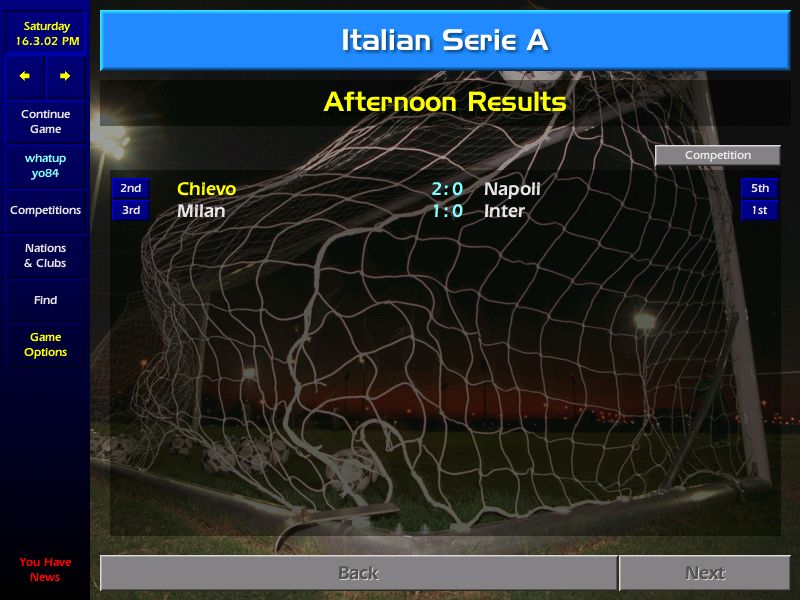This screenshot has width=800, height=600.
Task: View the Inter club
Action: click(504, 211)
